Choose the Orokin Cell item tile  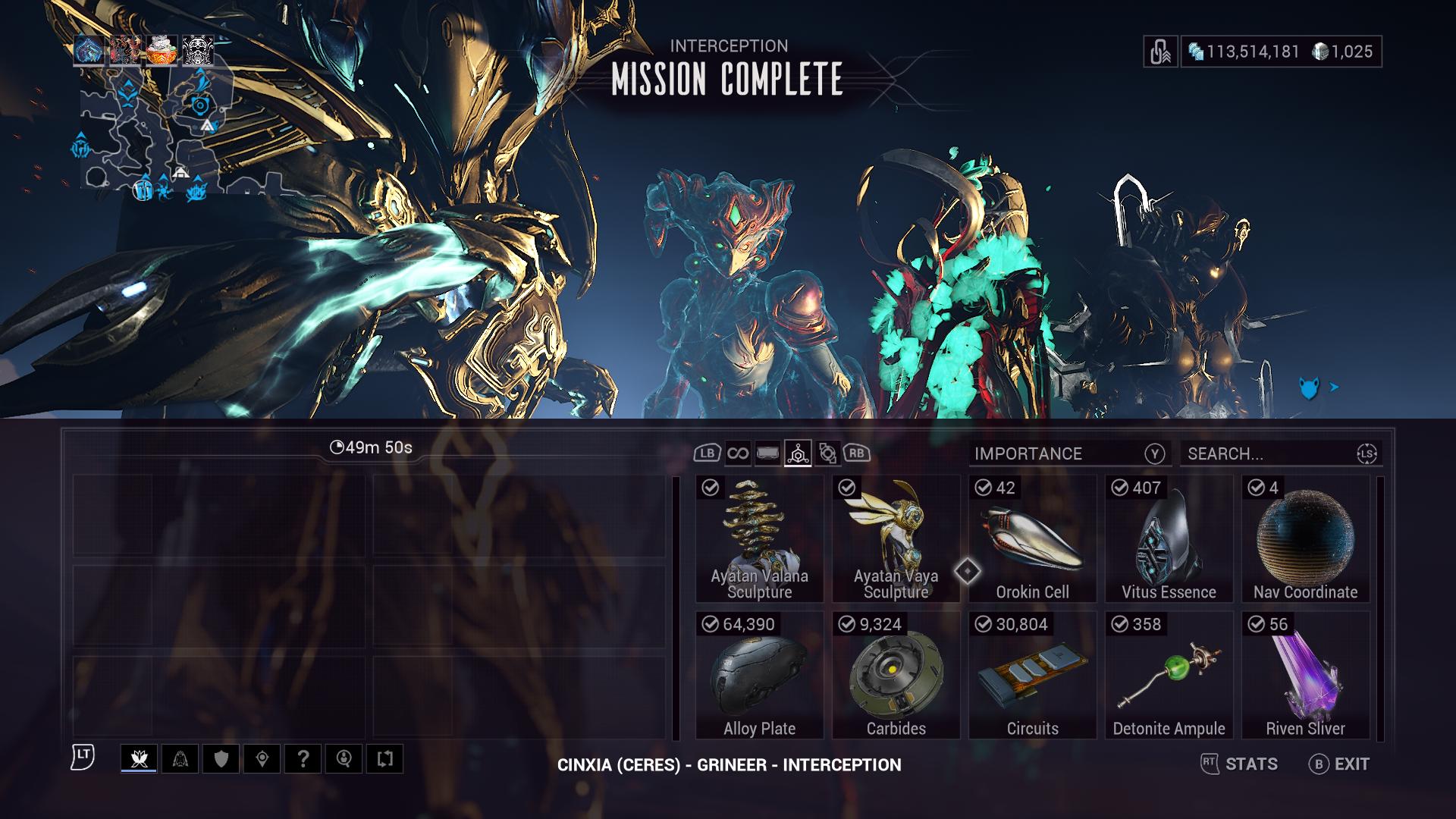coord(1032,539)
